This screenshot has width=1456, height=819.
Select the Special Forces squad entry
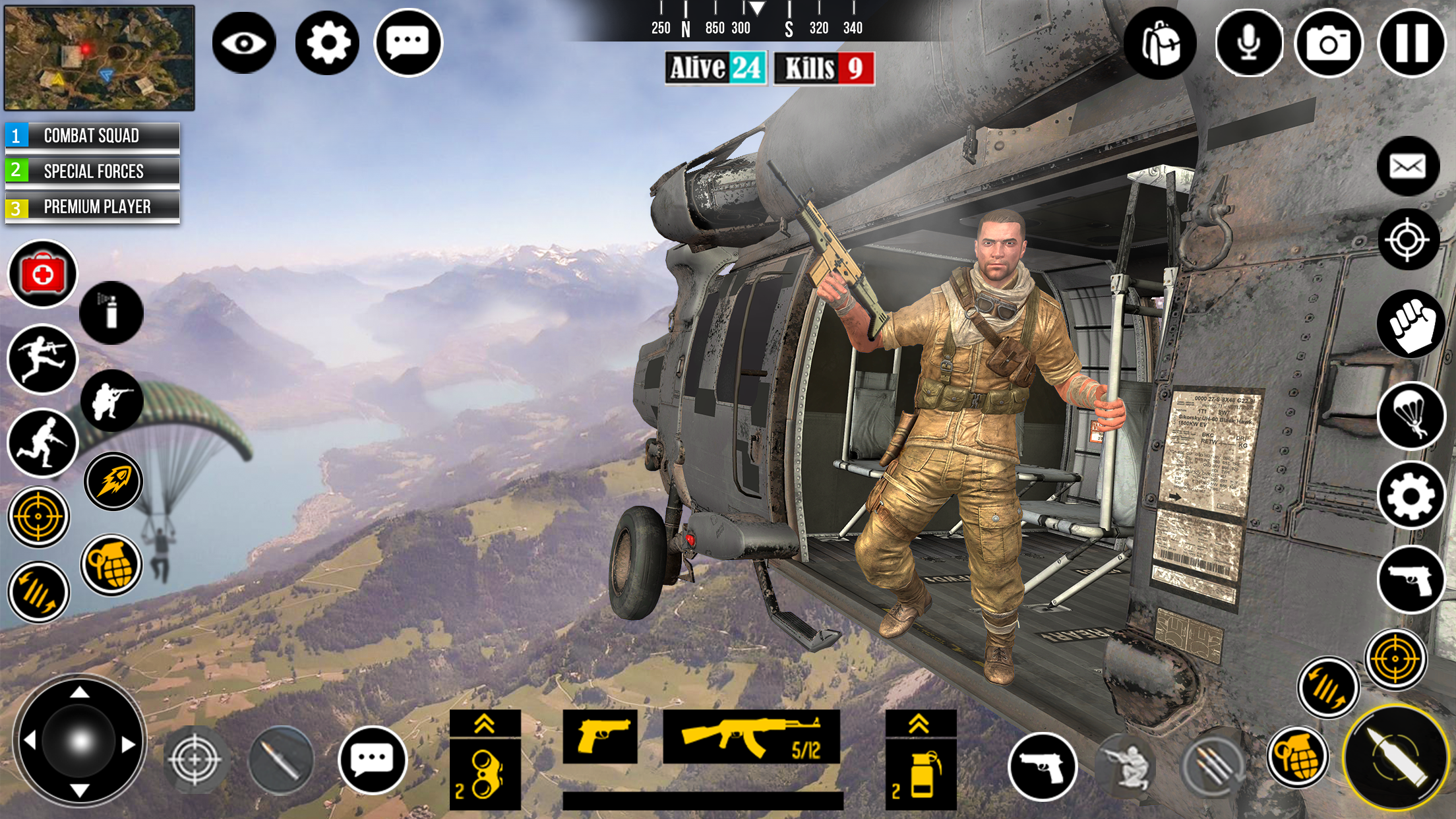pos(92,171)
